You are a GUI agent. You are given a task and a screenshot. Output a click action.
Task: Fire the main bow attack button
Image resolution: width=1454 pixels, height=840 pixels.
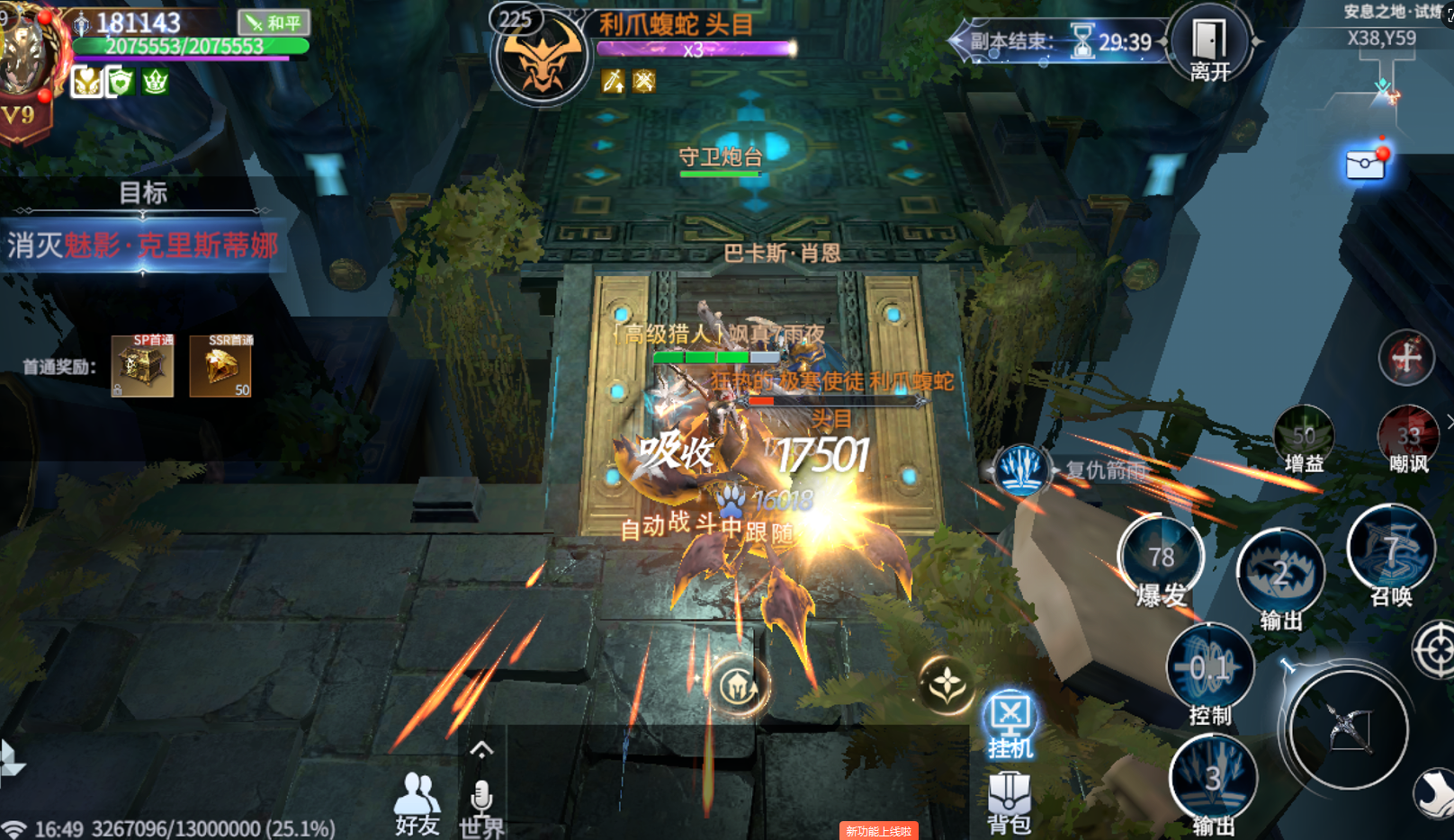tap(1348, 728)
